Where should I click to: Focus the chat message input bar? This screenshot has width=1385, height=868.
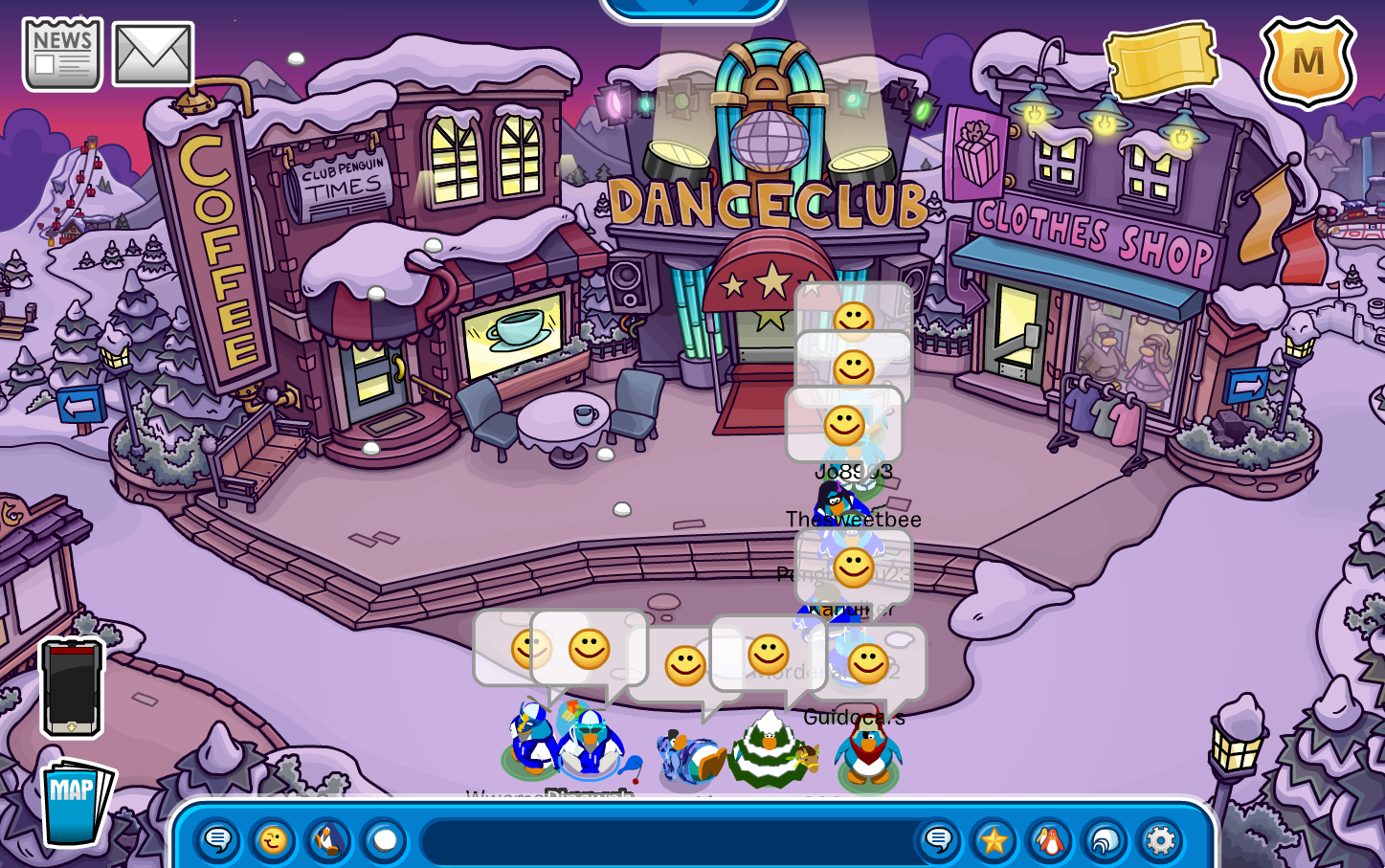[665, 841]
